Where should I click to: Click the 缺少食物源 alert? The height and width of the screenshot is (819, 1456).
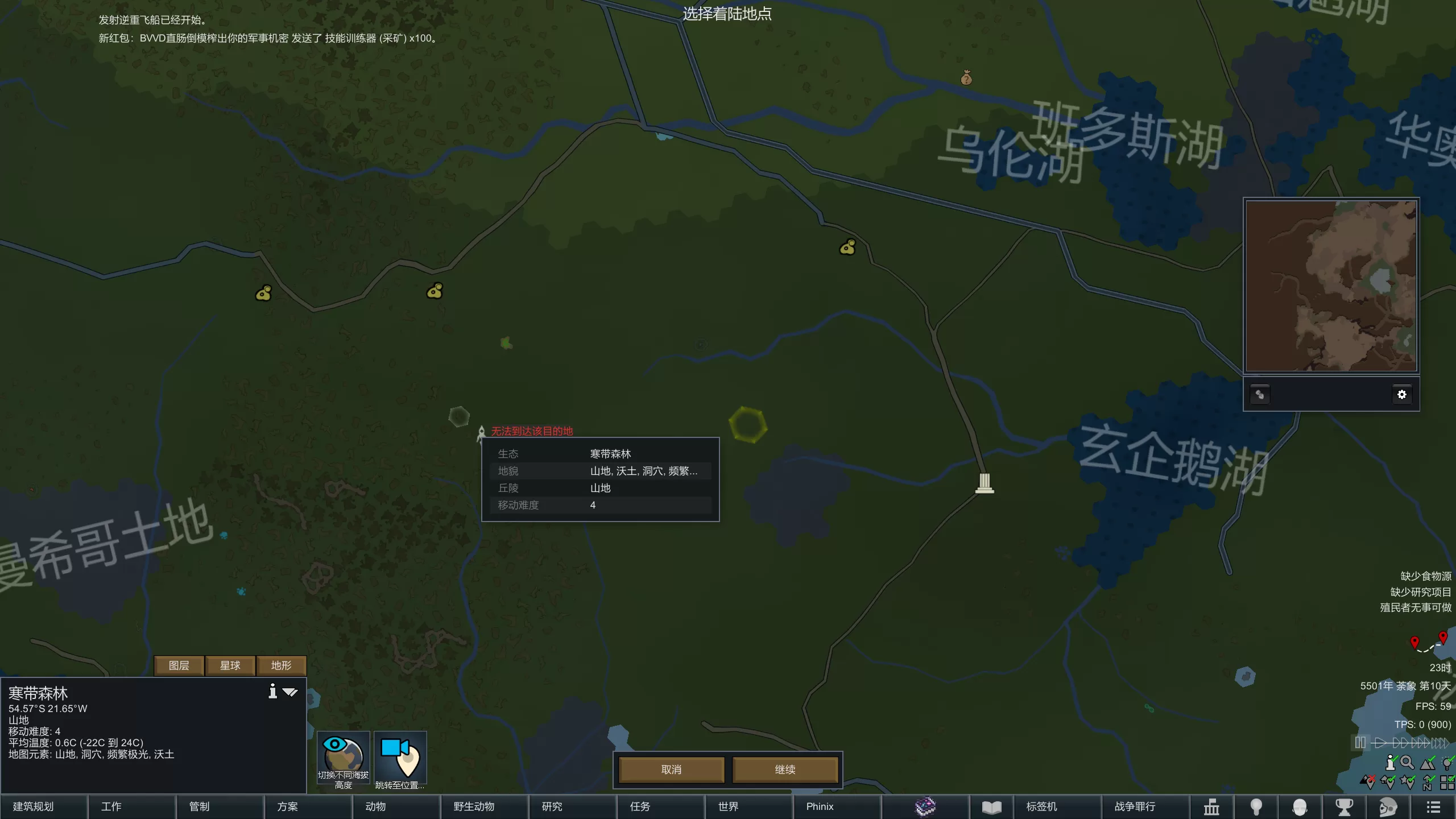[x=1425, y=576]
